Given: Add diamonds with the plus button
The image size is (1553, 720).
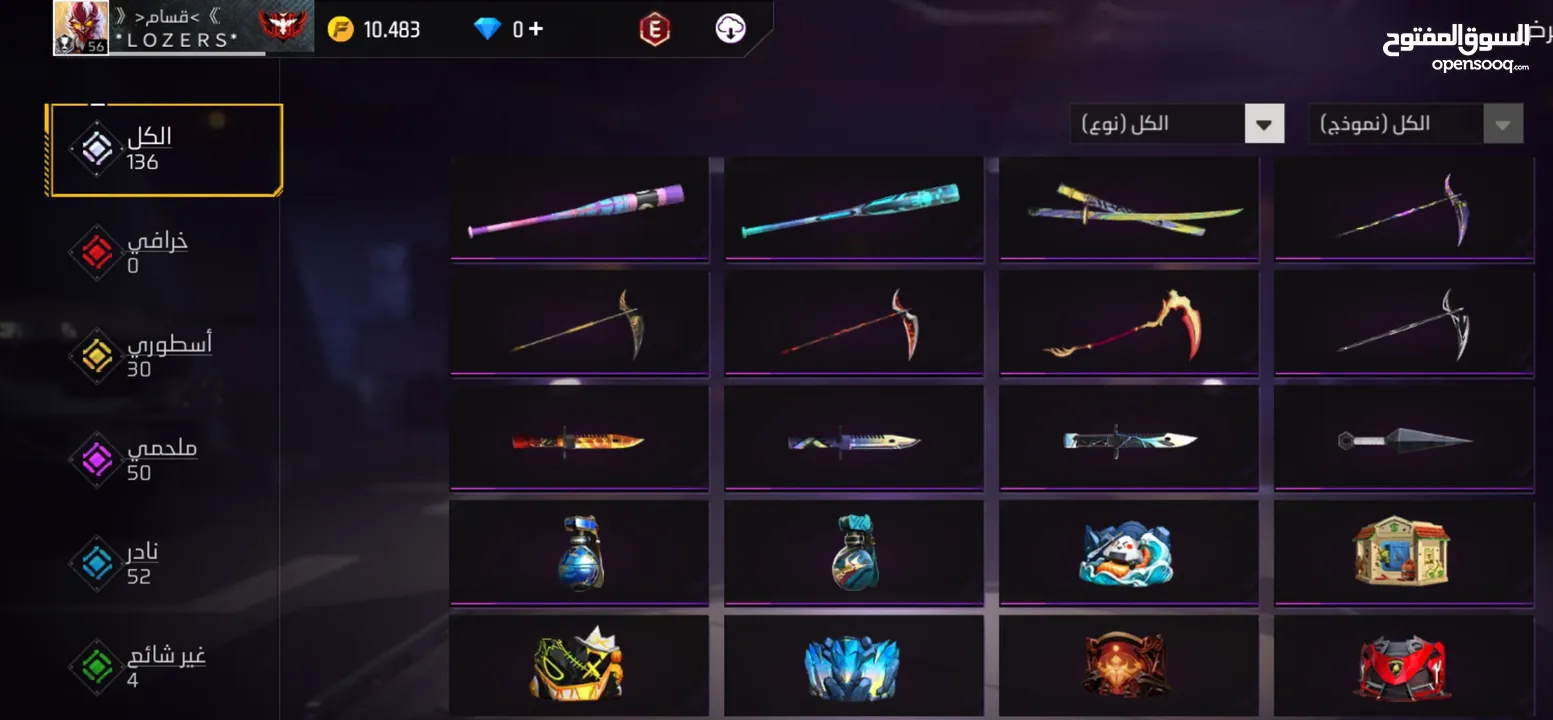Looking at the screenshot, I should (x=536, y=29).
